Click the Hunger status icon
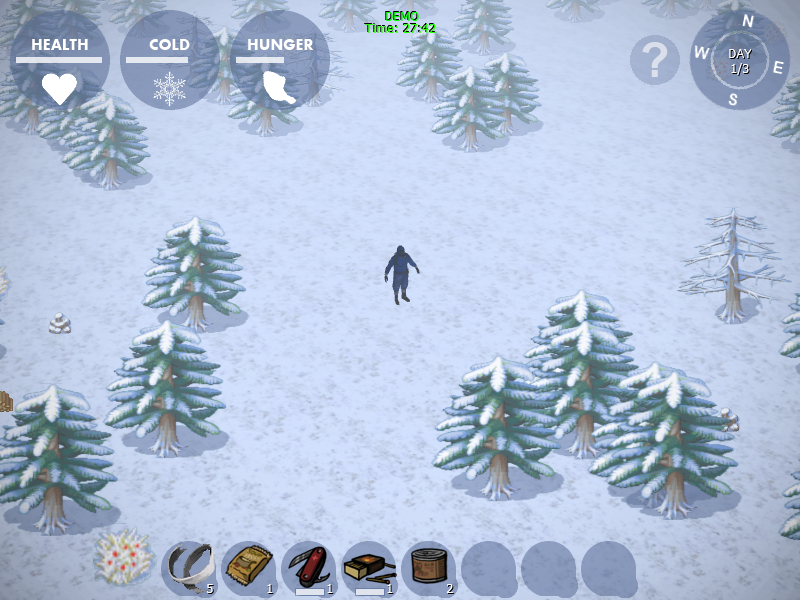This screenshot has width=800, height=600. [x=279, y=88]
